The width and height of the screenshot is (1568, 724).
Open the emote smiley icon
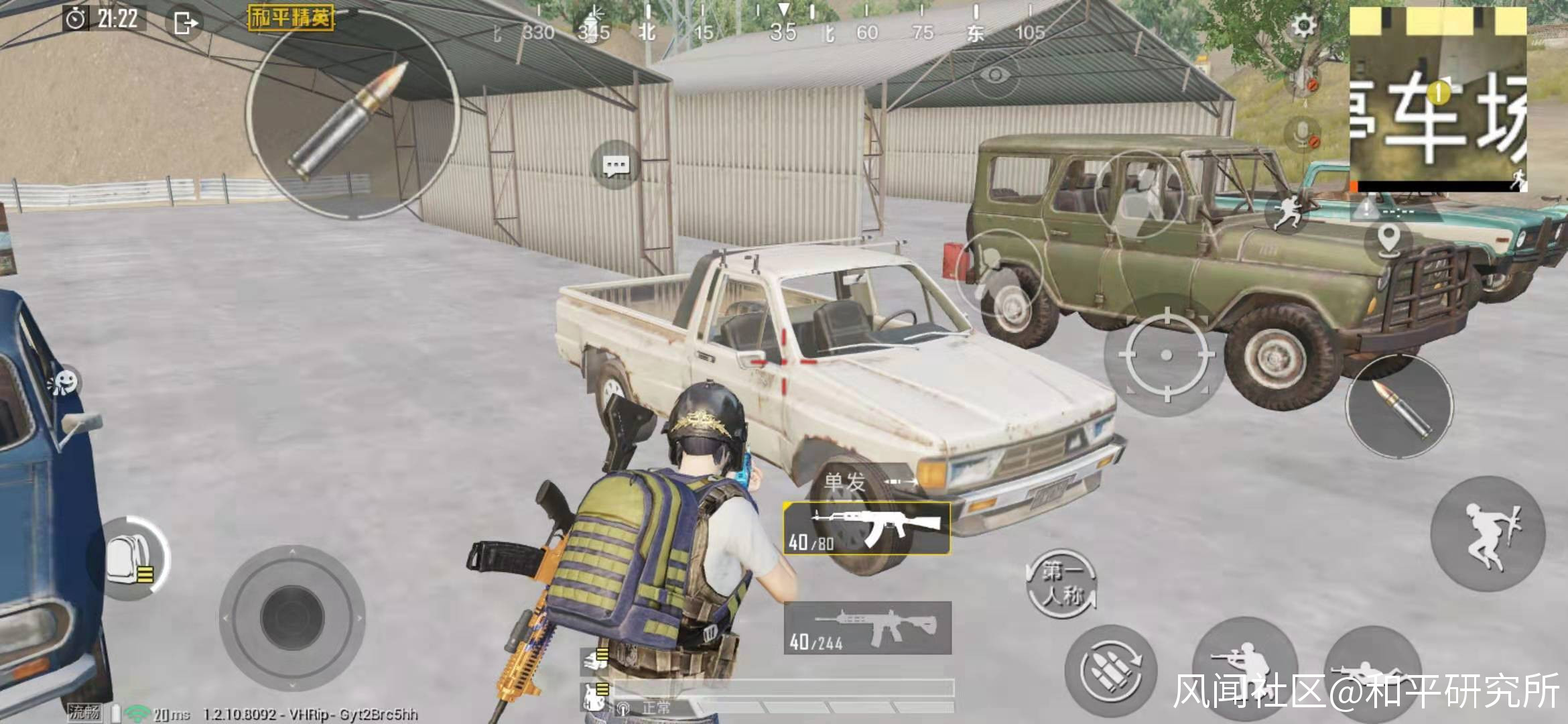coord(66,383)
